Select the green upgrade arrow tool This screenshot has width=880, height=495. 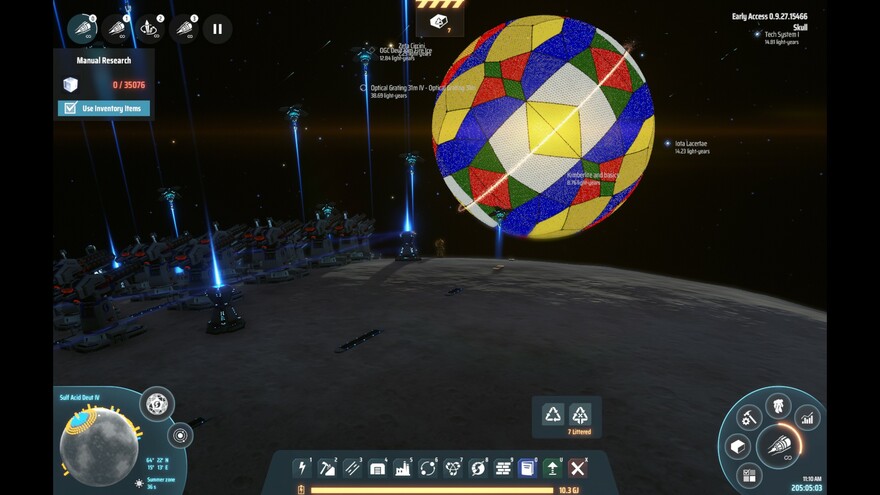tap(552, 467)
